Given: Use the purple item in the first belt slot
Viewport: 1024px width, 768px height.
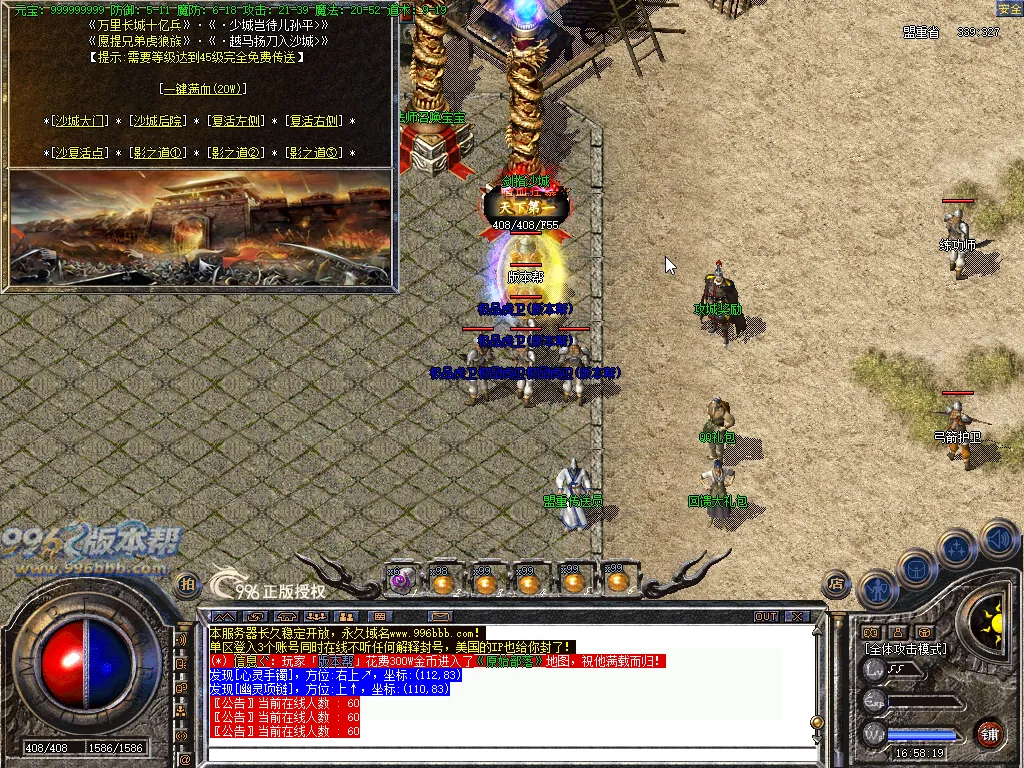Looking at the screenshot, I should tap(400, 581).
